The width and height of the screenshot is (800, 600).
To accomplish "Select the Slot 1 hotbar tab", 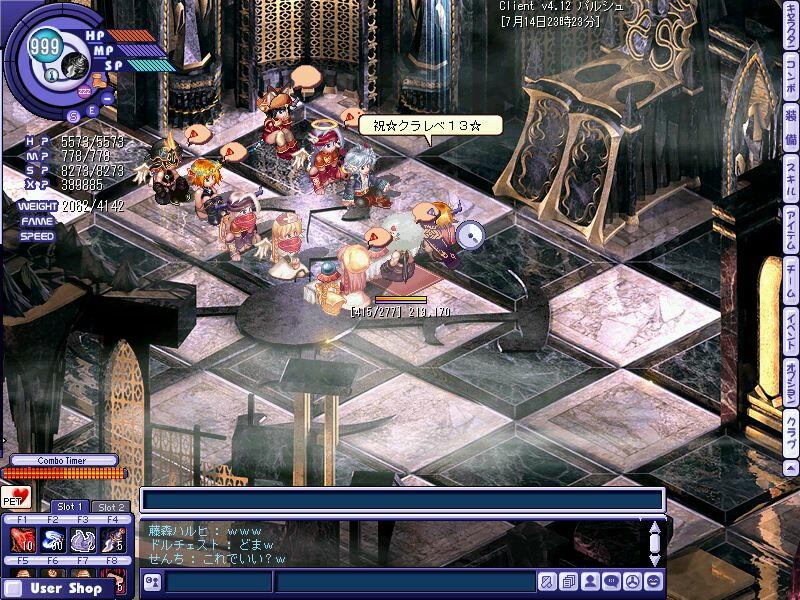I will (70, 507).
